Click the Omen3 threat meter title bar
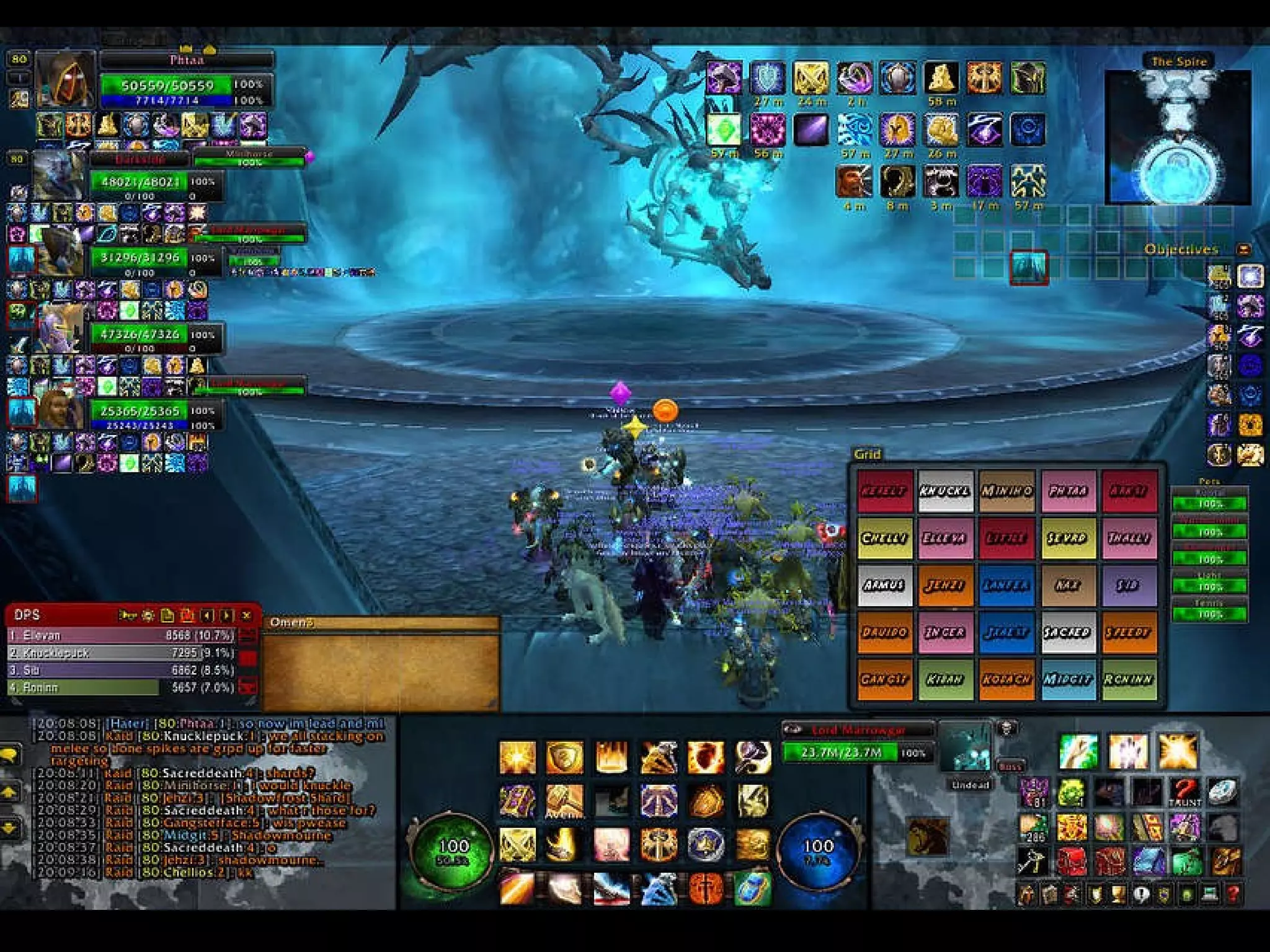This screenshot has height=952, width=1270. click(381, 622)
